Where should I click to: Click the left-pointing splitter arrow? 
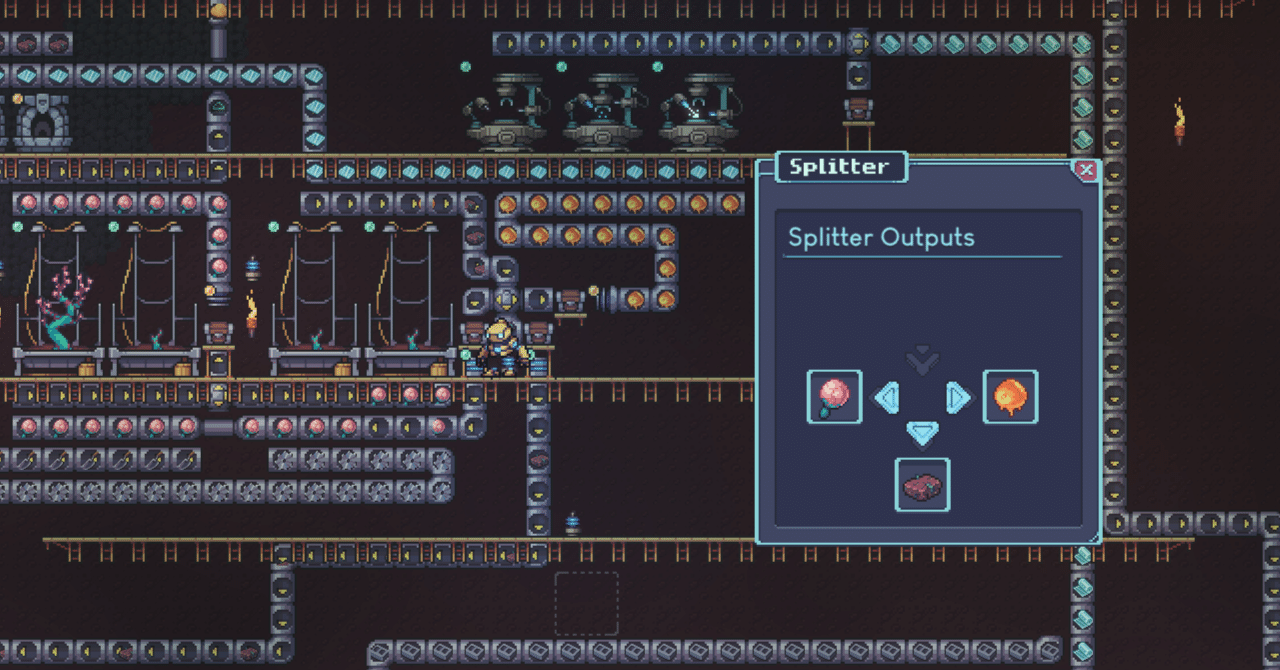pyautogui.click(x=887, y=398)
